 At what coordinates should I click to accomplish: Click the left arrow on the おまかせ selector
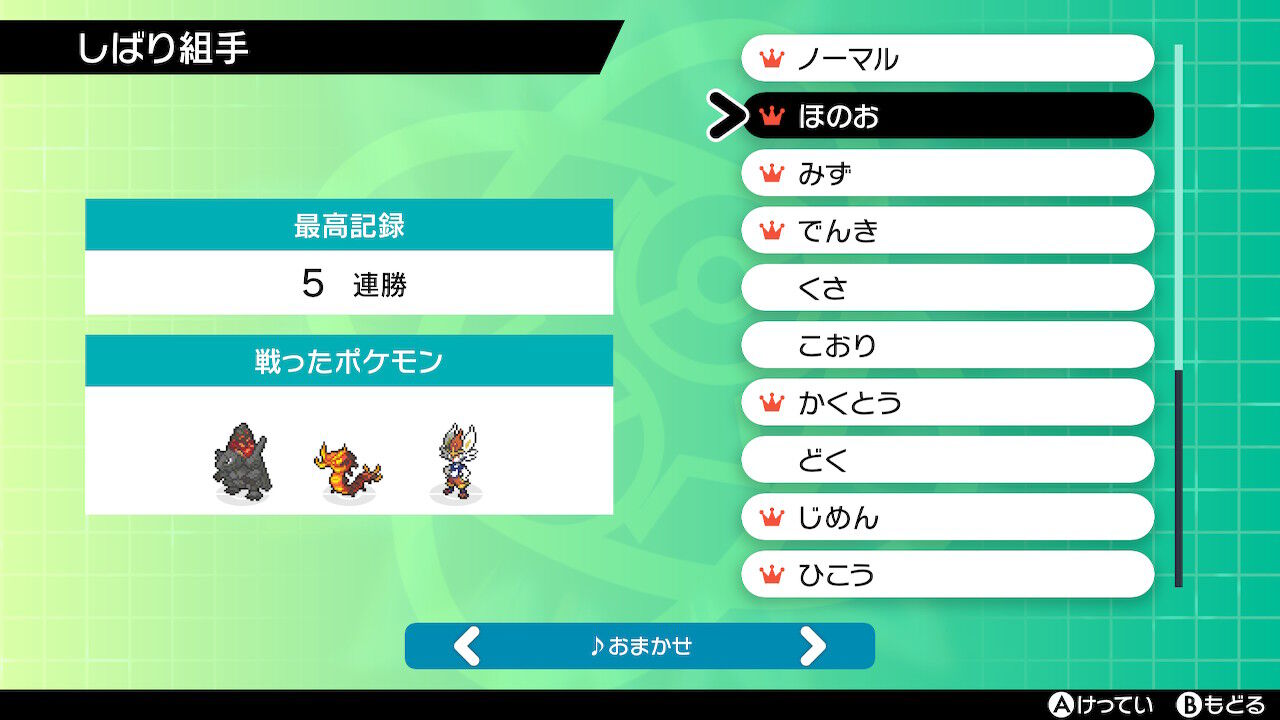click(466, 646)
